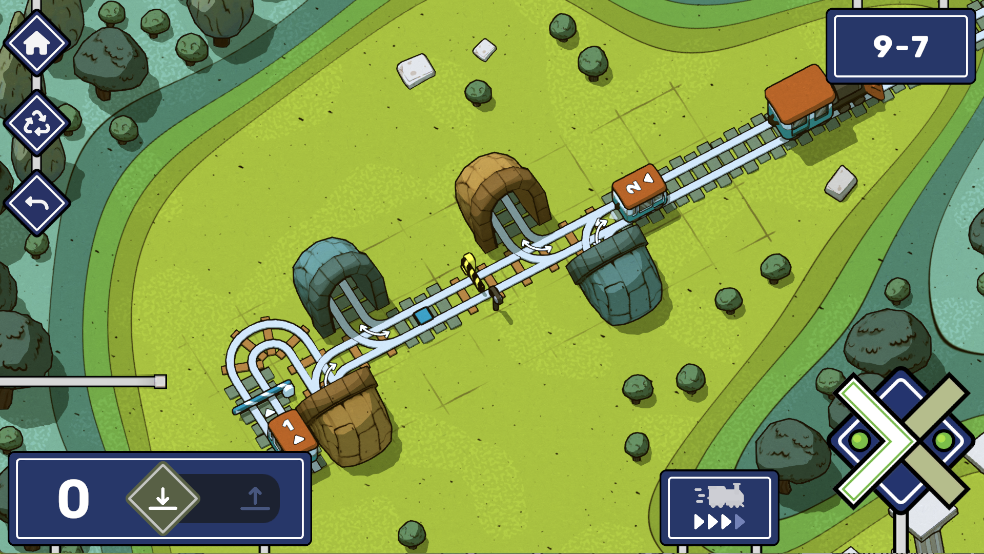The image size is (984, 554).
Task: Select the download arrow mode
Action: [163, 498]
